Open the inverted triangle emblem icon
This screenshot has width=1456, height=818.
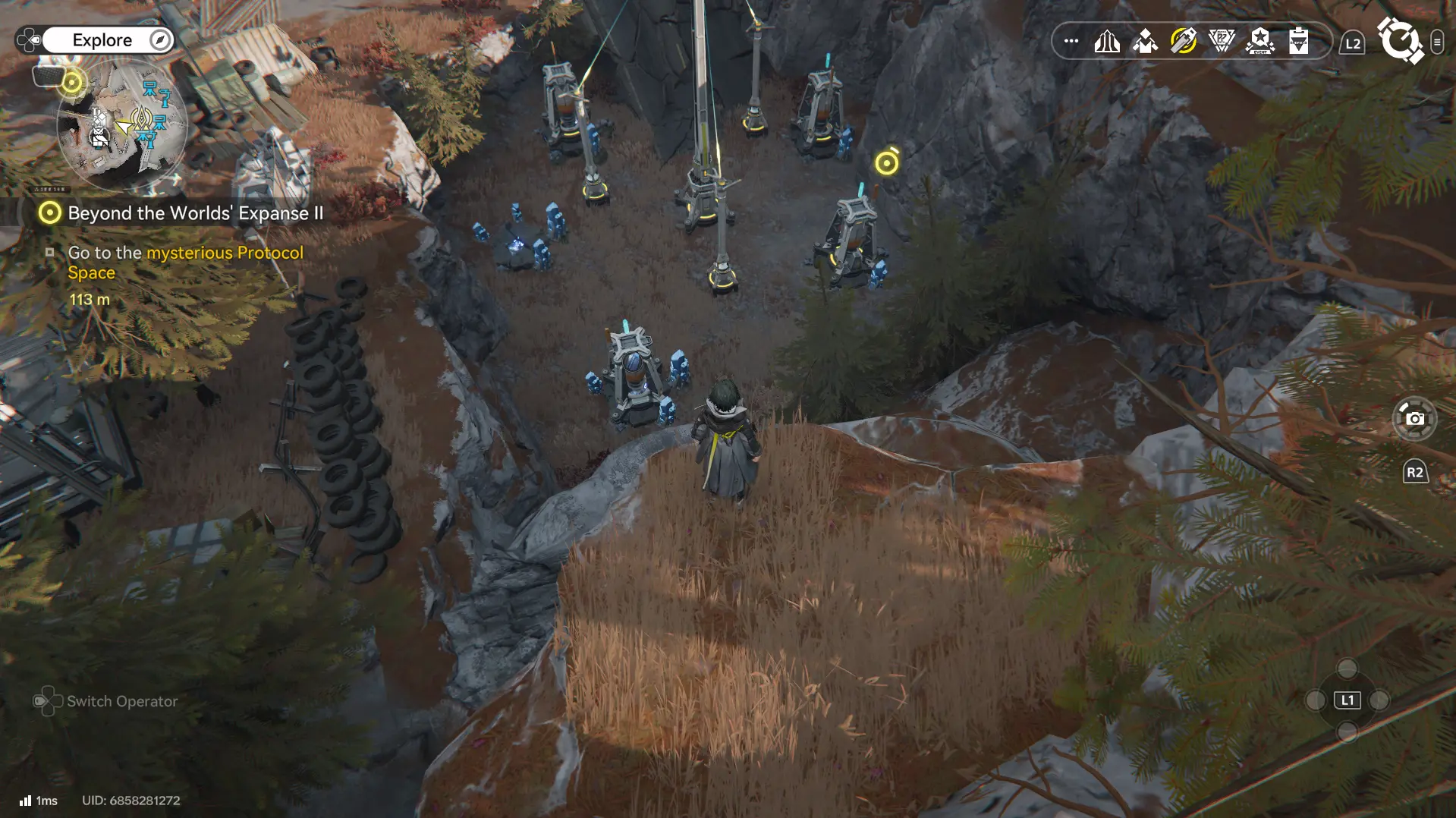pyautogui.click(x=1222, y=41)
